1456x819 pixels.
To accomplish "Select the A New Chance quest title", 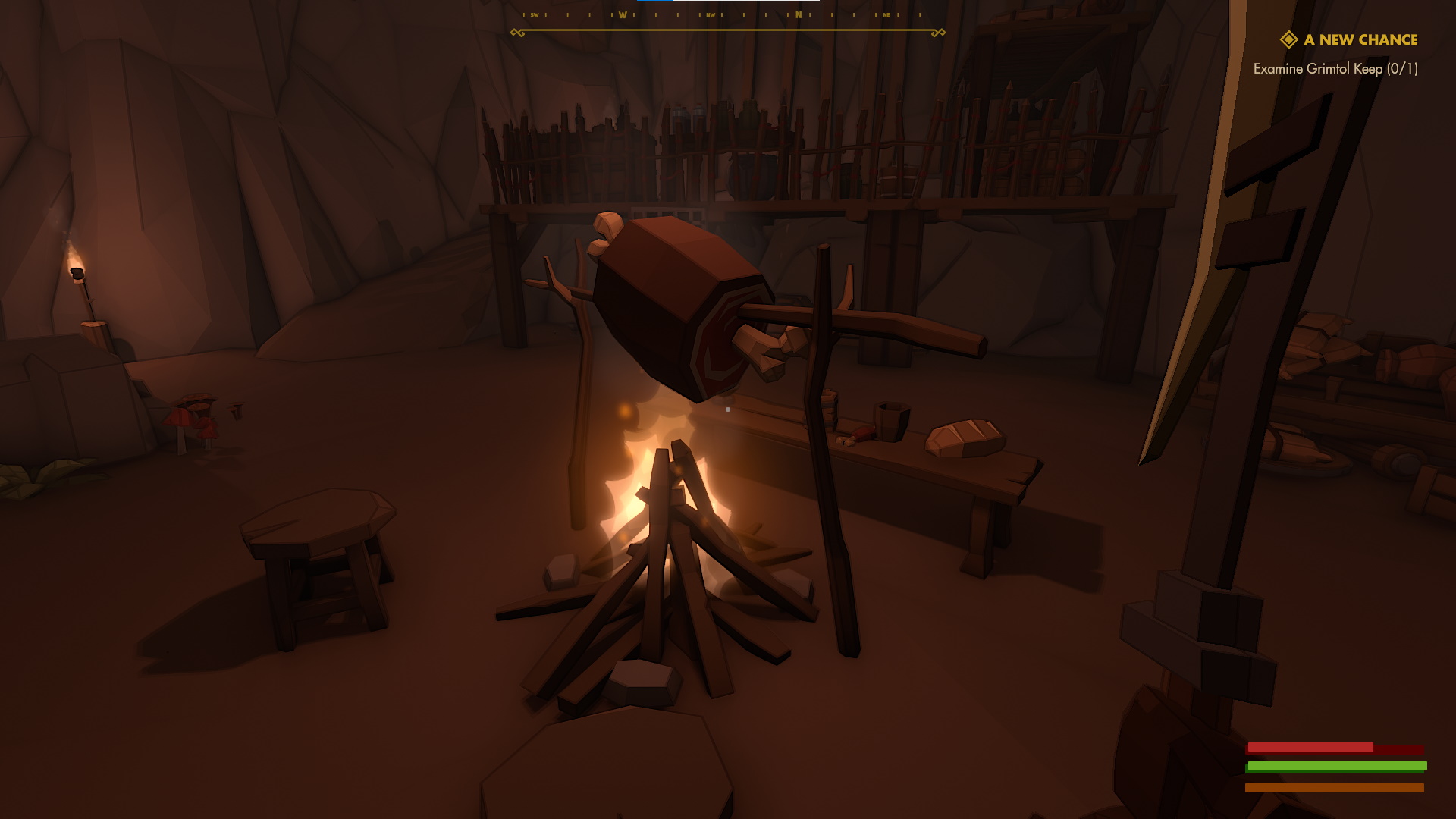I will click(1360, 40).
